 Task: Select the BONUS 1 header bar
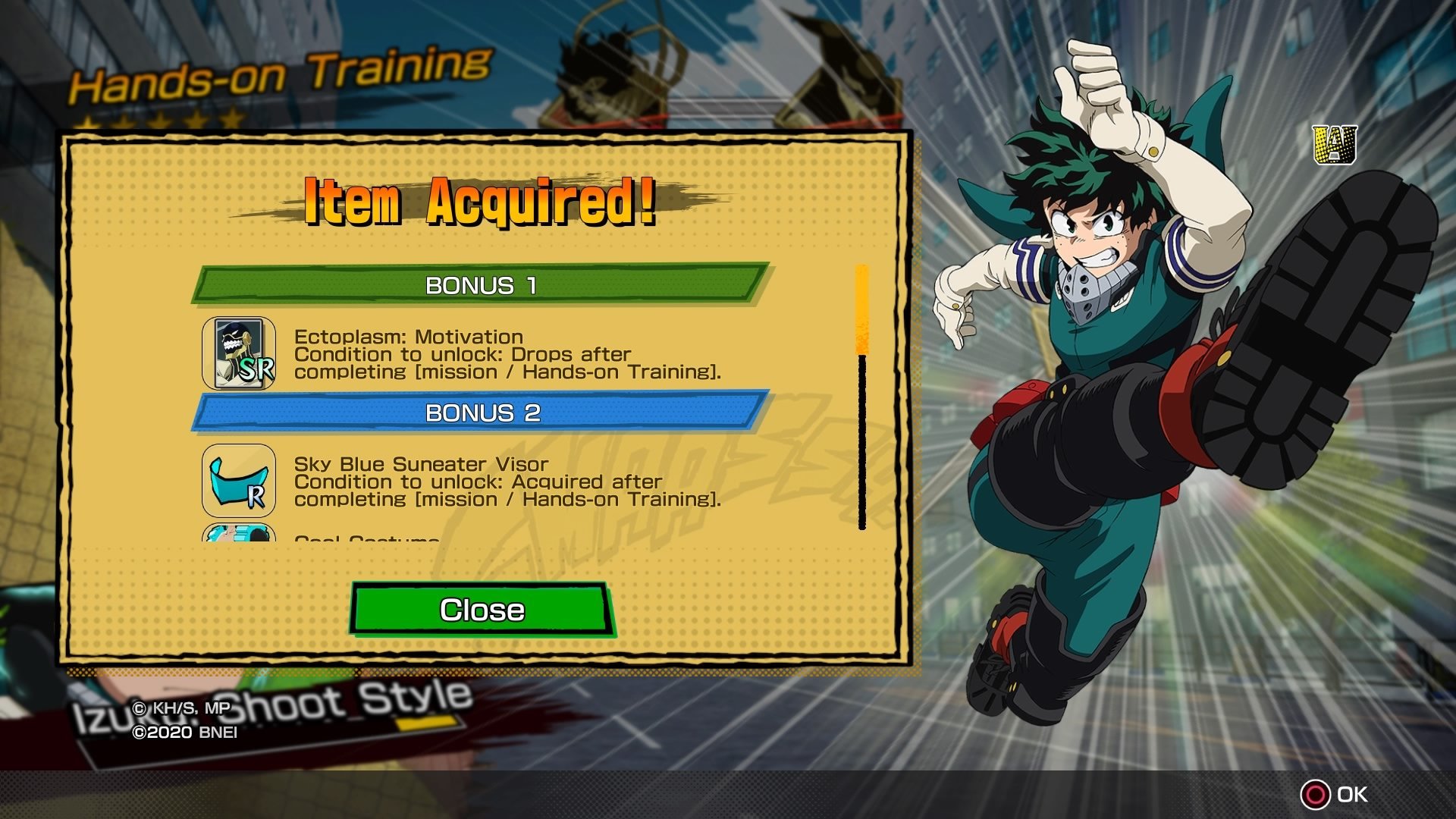481,285
